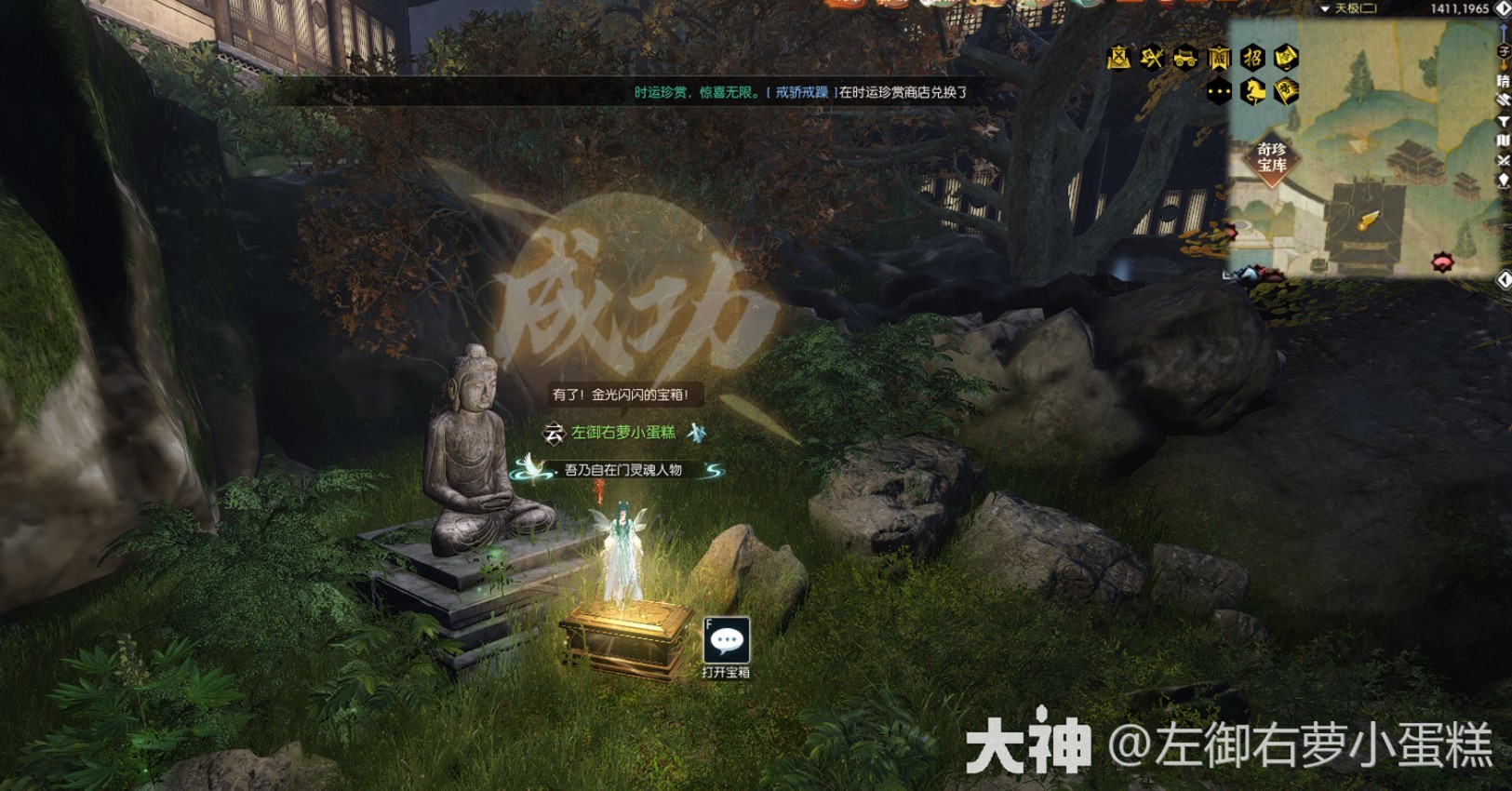This screenshot has width=1512, height=791.
Task: Open the world map from the folded-map button
Action: coord(1503,141)
